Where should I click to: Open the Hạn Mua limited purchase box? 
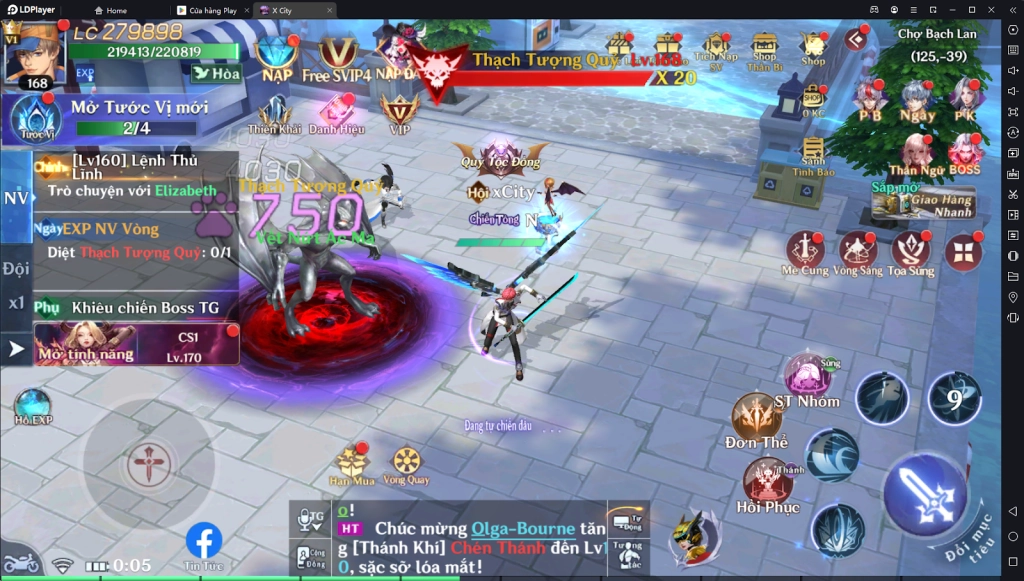(x=352, y=463)
